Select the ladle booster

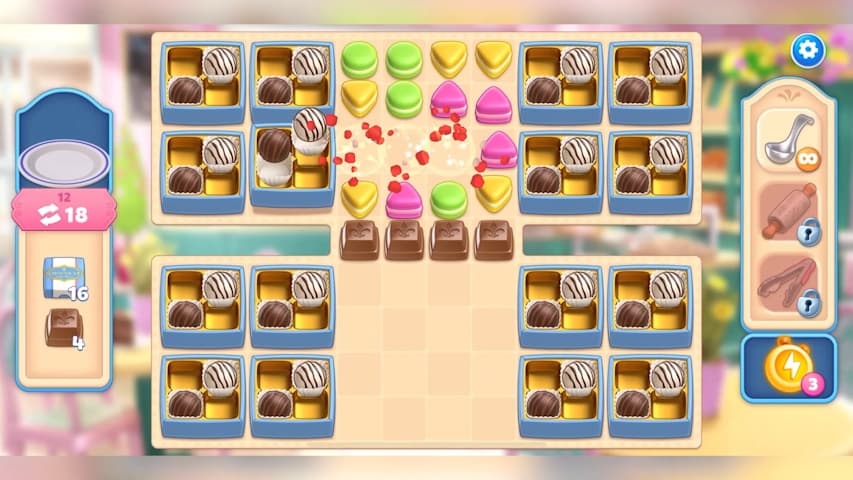point(788,141)
